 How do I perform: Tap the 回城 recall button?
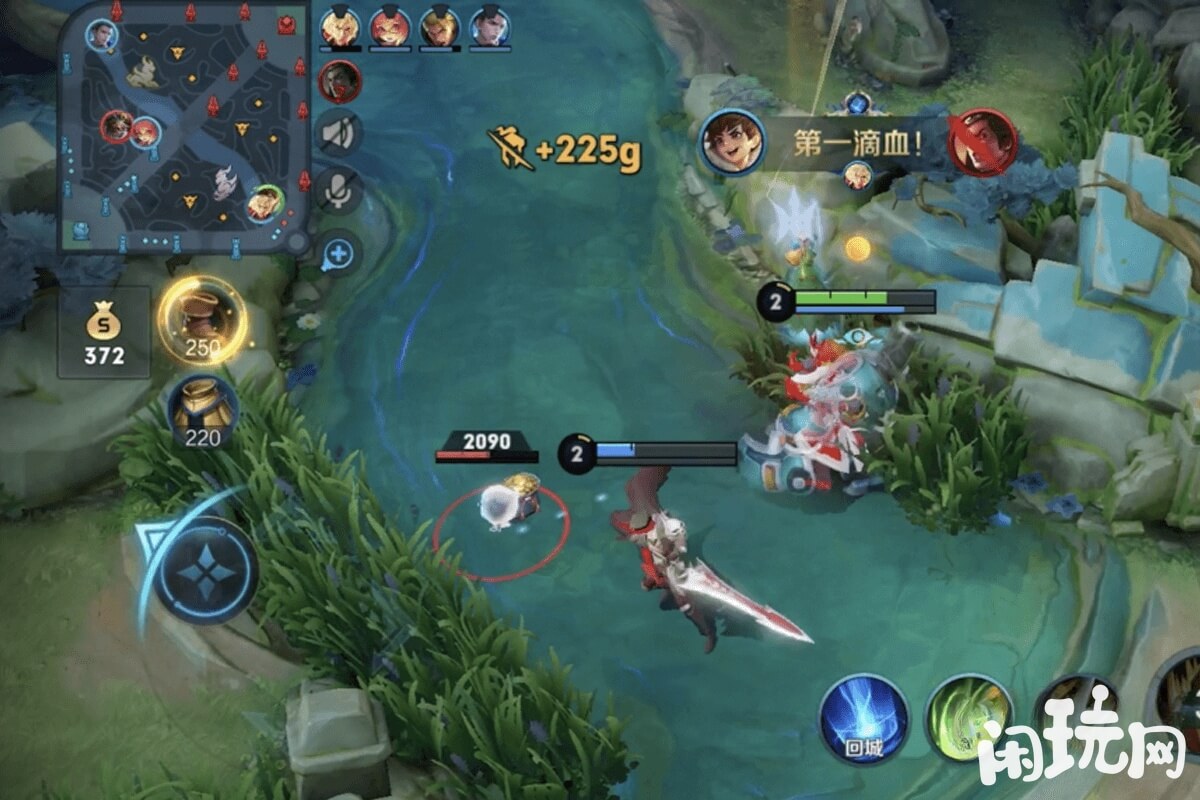[x=863, y=718]
